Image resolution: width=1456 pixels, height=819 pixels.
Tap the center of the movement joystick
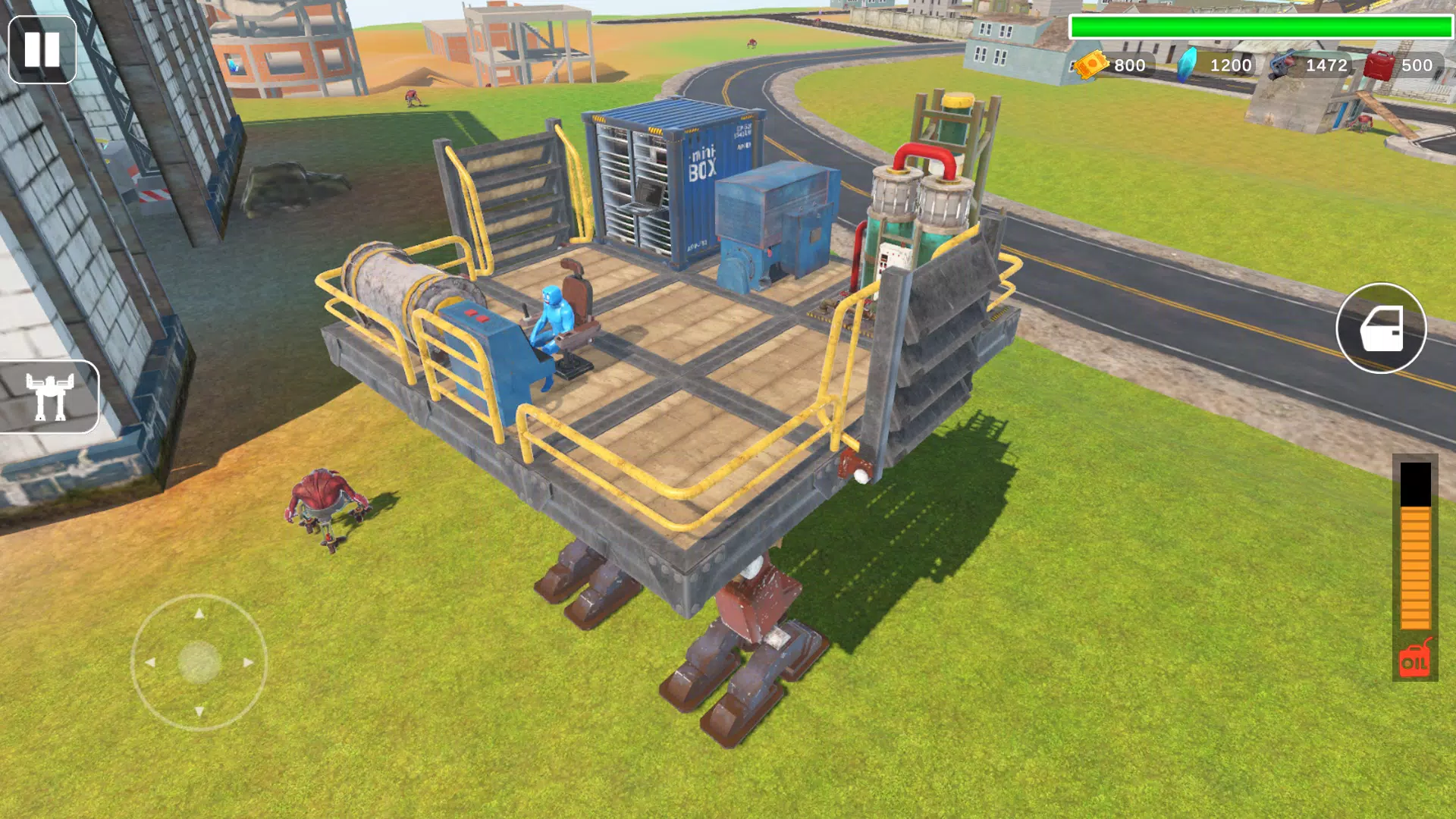pos(199,661)
